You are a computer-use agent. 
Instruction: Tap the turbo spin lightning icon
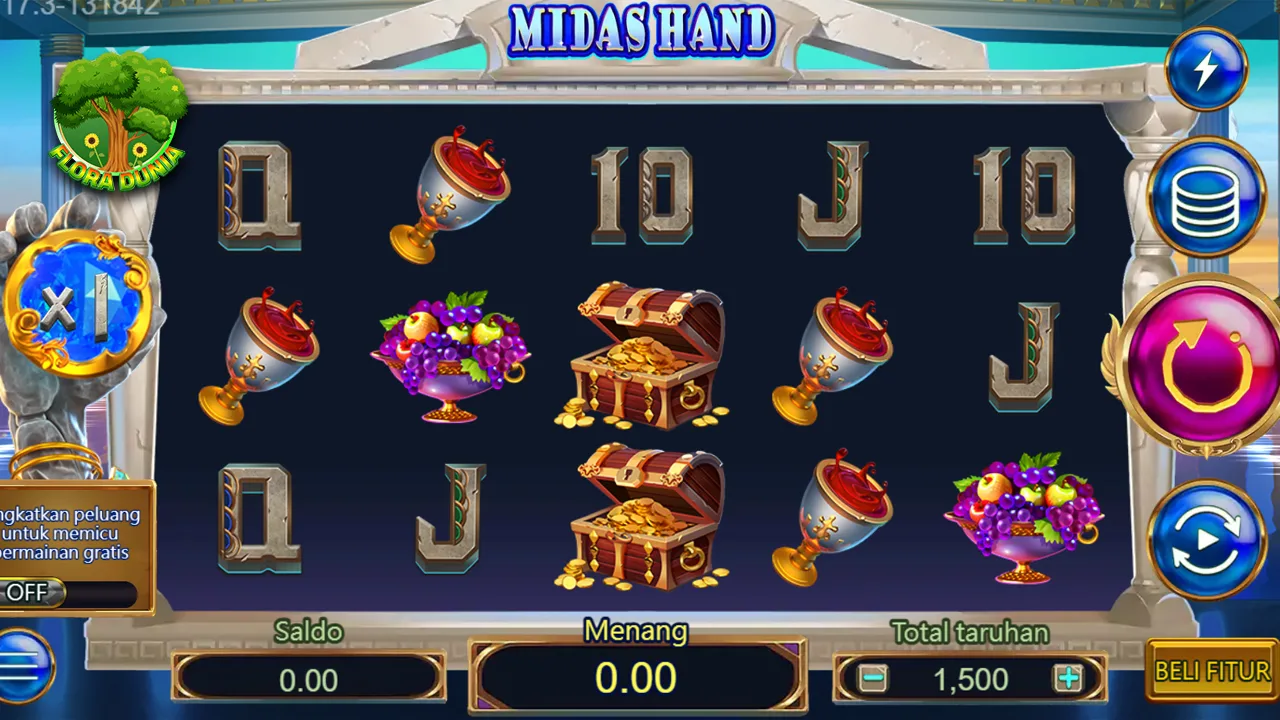pos(1207,68)
